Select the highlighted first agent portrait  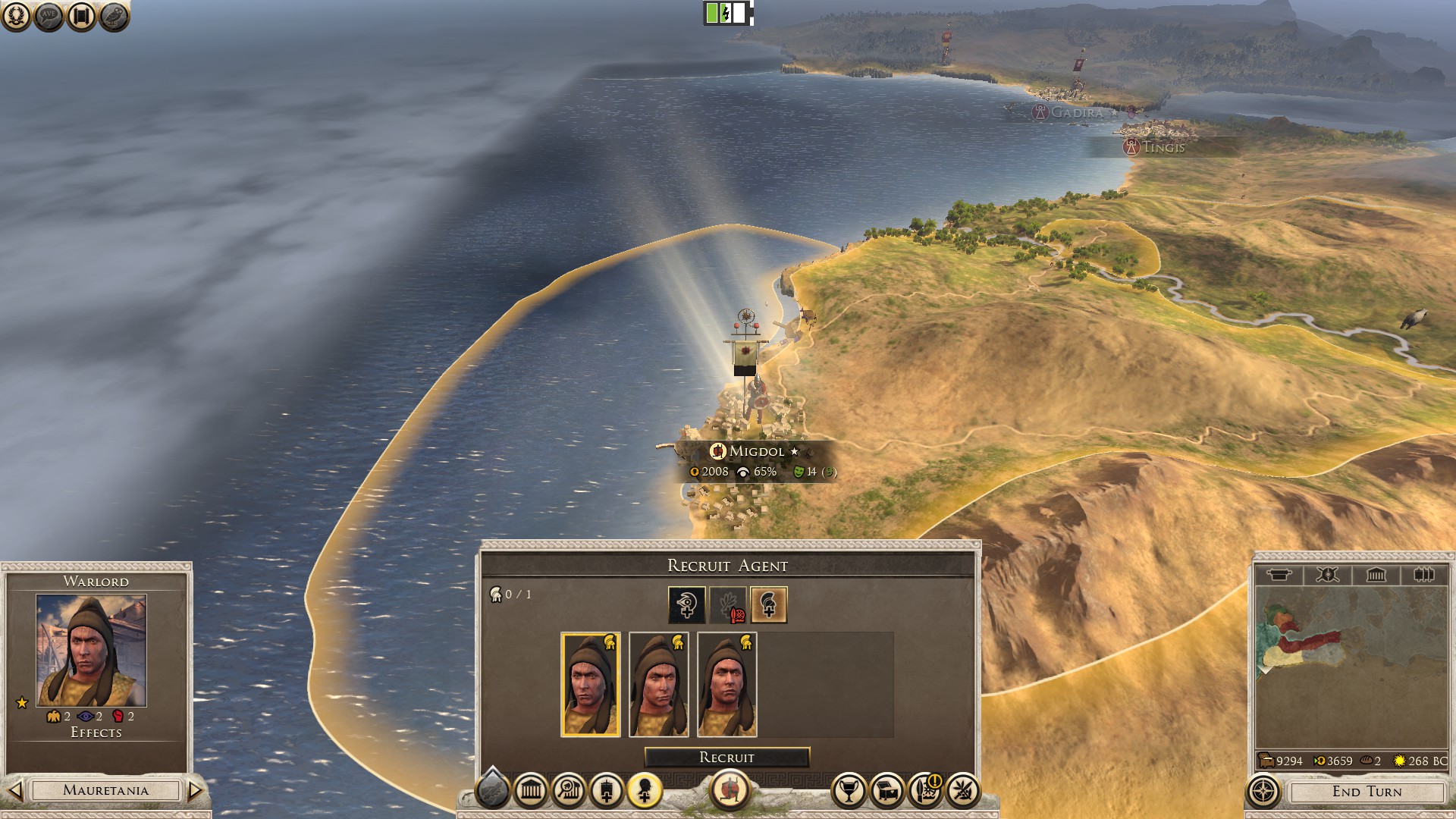click(x=591, y=685)
